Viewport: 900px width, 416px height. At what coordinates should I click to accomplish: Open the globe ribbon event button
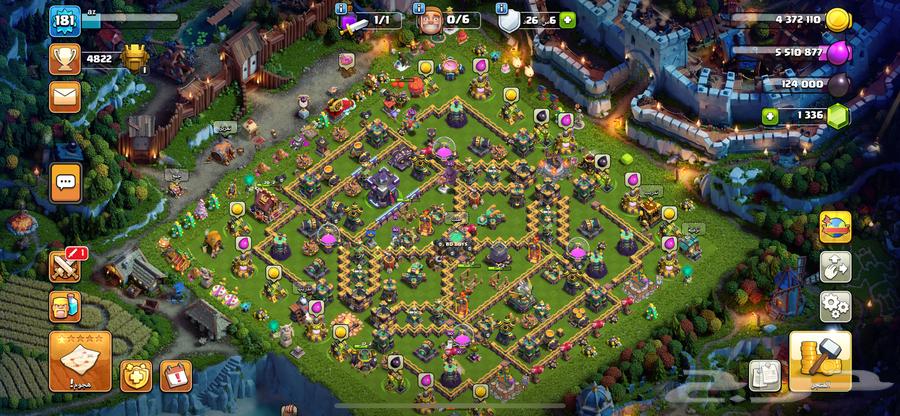836,226
